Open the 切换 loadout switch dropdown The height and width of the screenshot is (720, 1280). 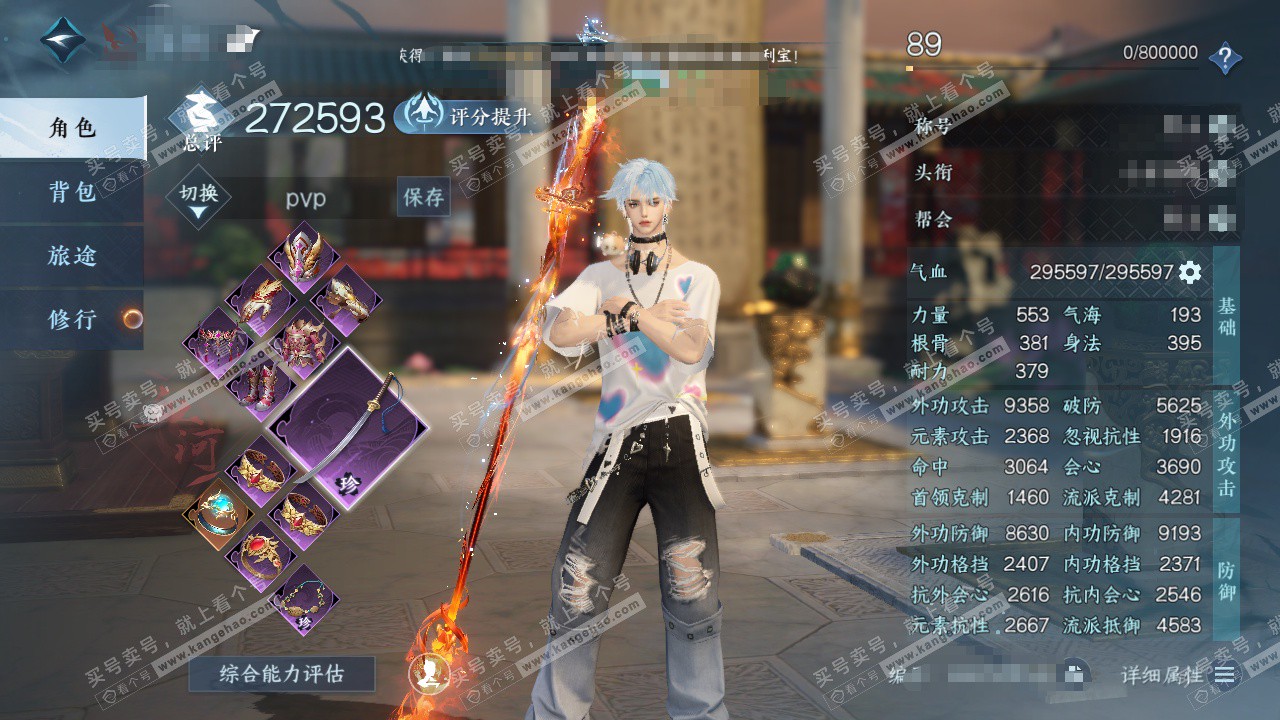(x=198, y=200)
